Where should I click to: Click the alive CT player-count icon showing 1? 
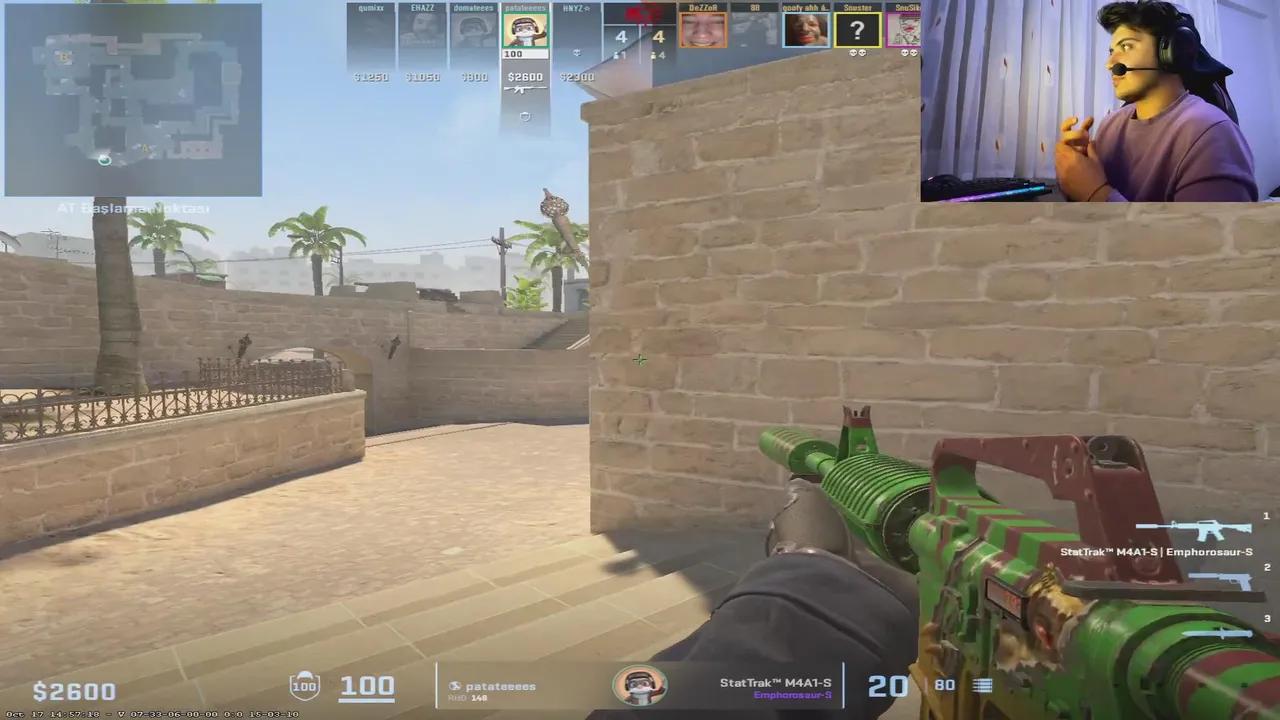tap(614, 55)
